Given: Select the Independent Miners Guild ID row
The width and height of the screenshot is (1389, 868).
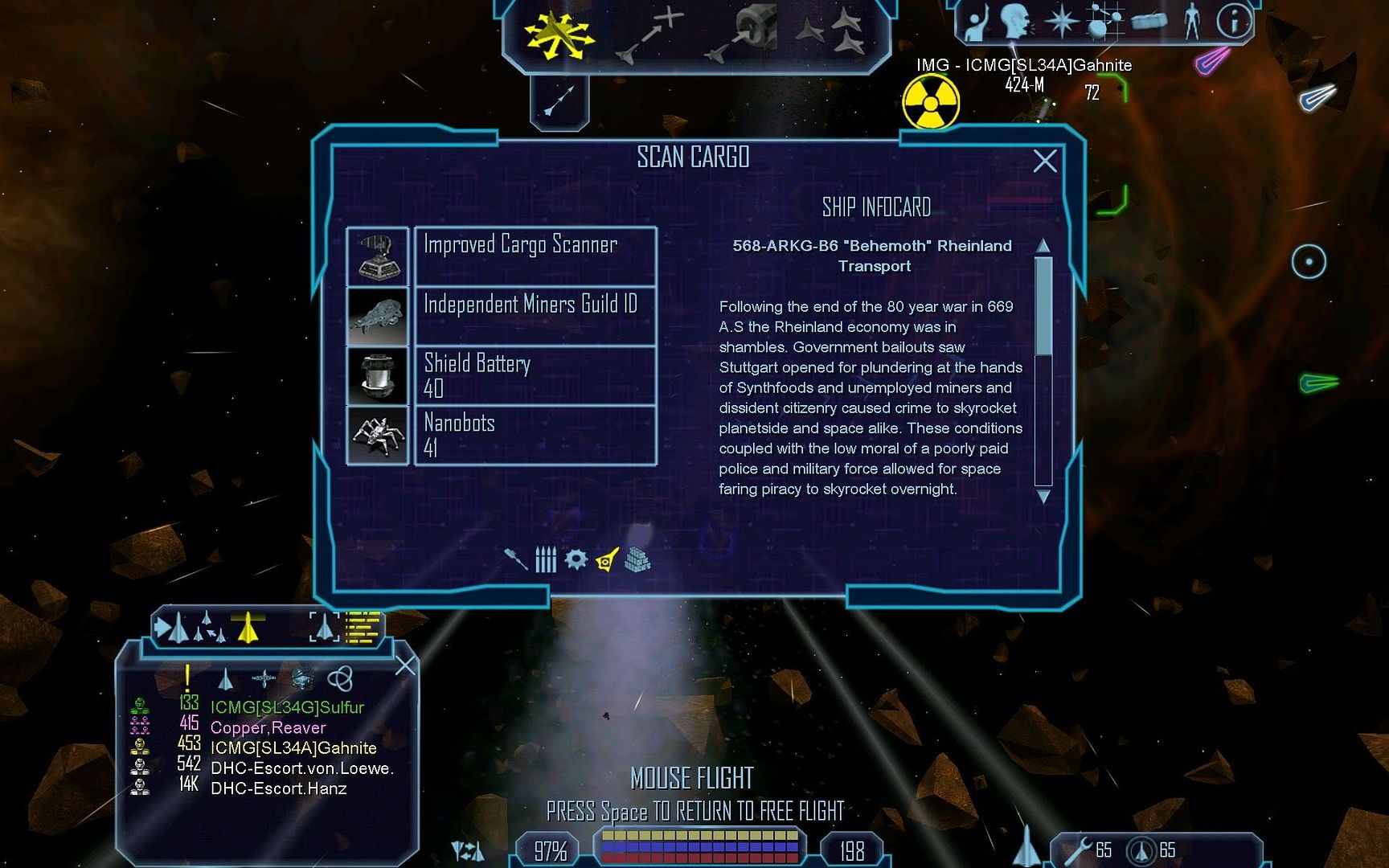Looking at the screenshot, I should point(535,316).
